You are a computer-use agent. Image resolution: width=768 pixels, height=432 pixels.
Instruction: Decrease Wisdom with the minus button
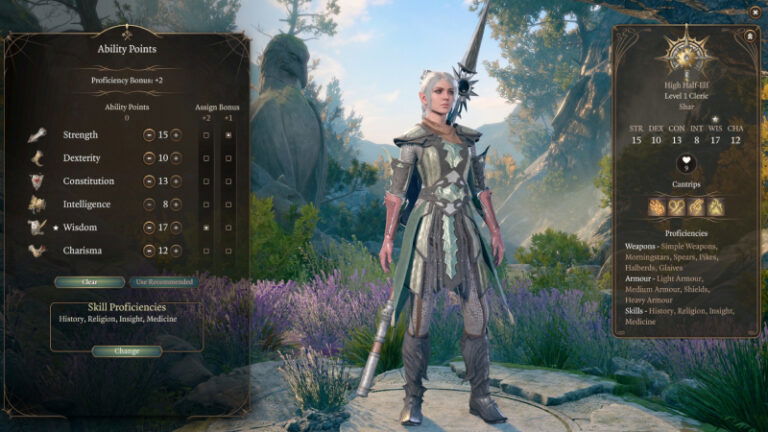pos(149,228)
